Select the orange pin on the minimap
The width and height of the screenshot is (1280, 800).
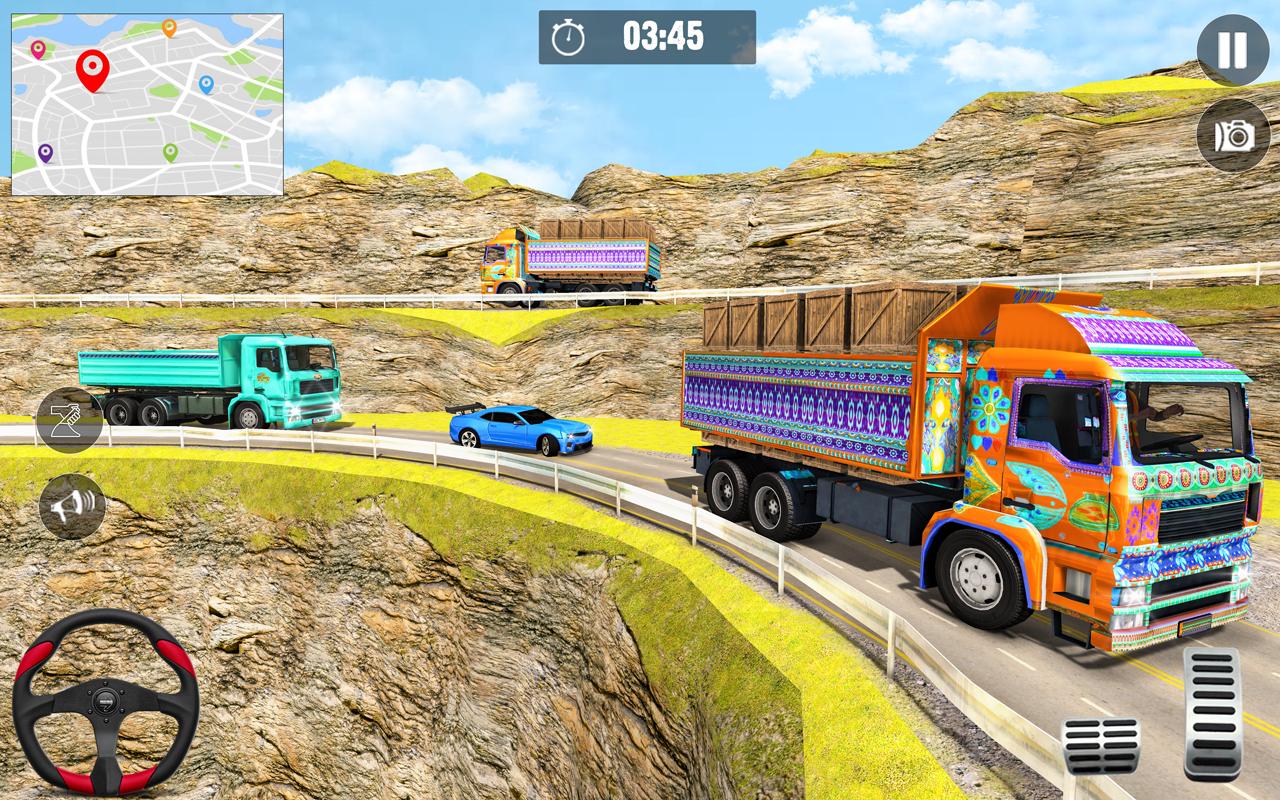point(169,28)
